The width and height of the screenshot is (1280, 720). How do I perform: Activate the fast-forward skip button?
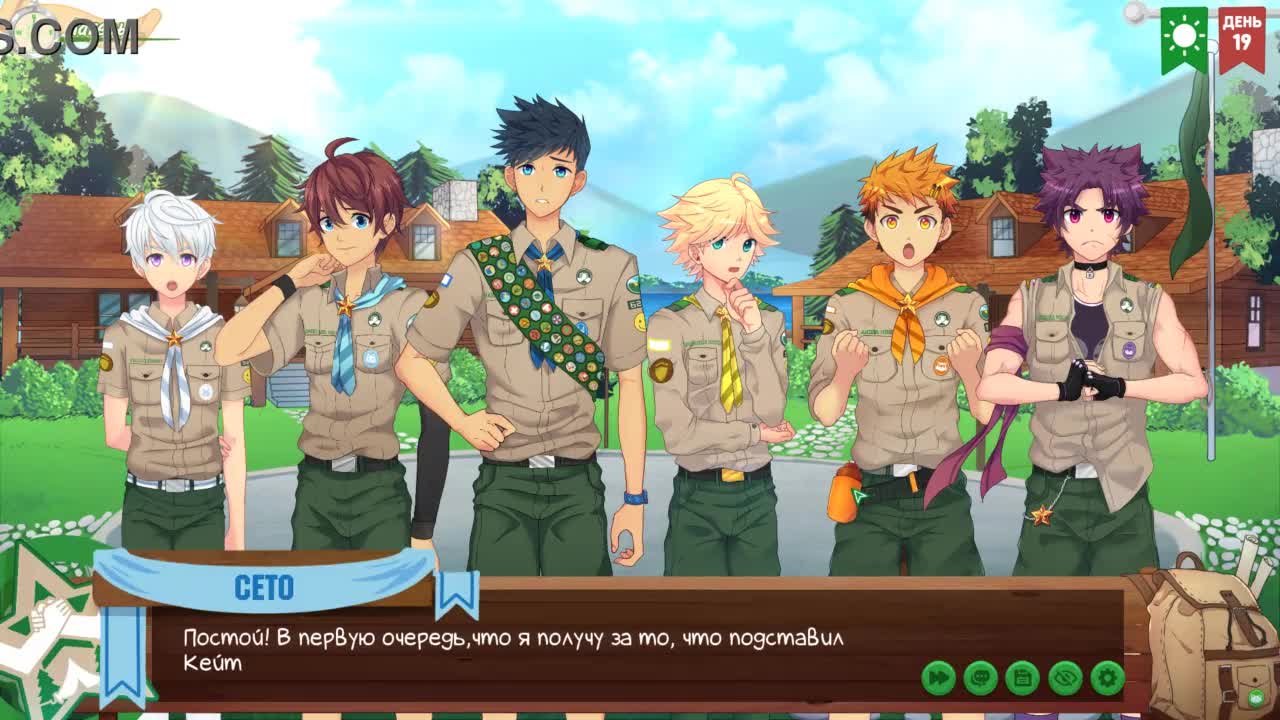(x=938, y=678)
